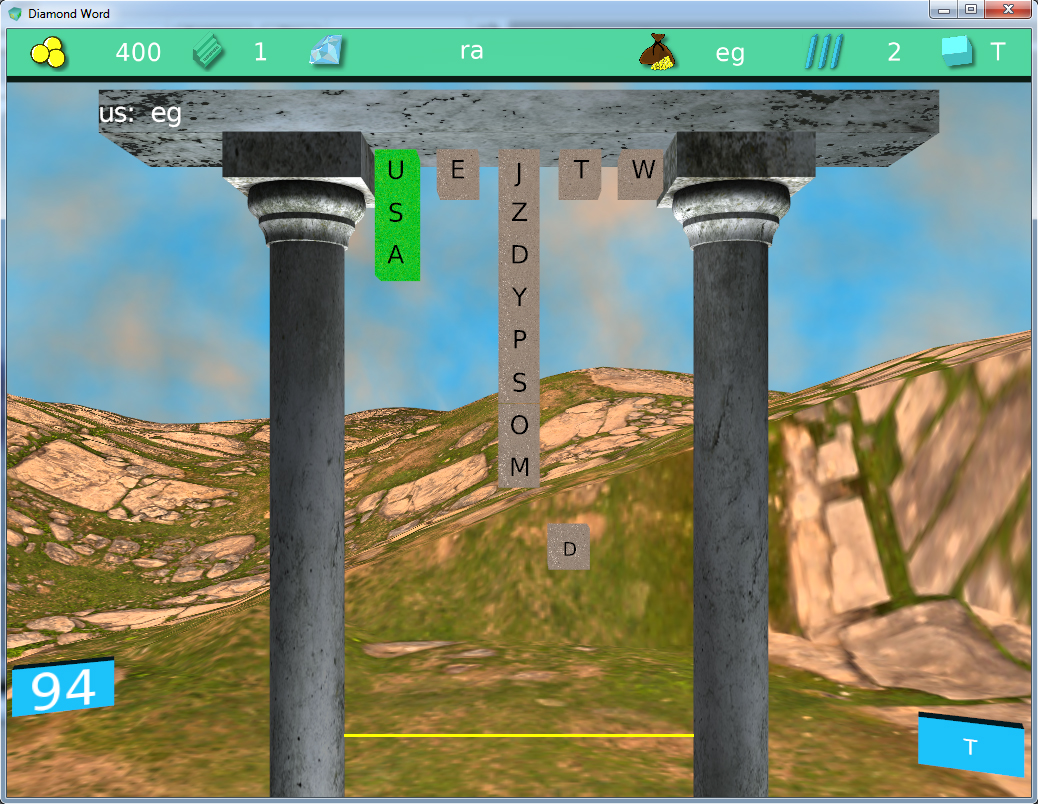Click the diamond gem icon
This screenshot has height=804, width=1038.
point(327,52)
